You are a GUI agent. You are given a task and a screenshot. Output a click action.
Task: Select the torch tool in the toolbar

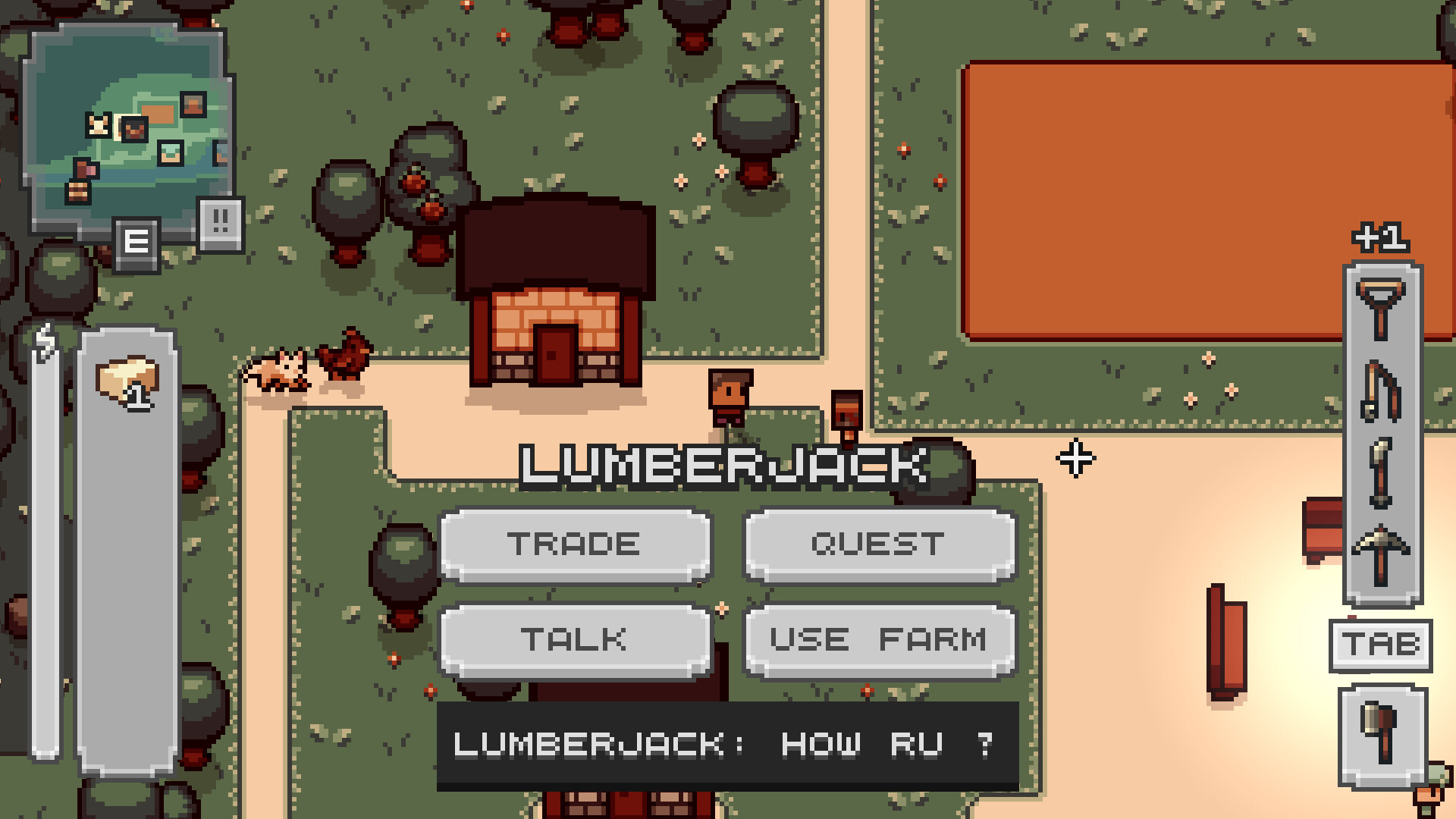coord(1380,474)
